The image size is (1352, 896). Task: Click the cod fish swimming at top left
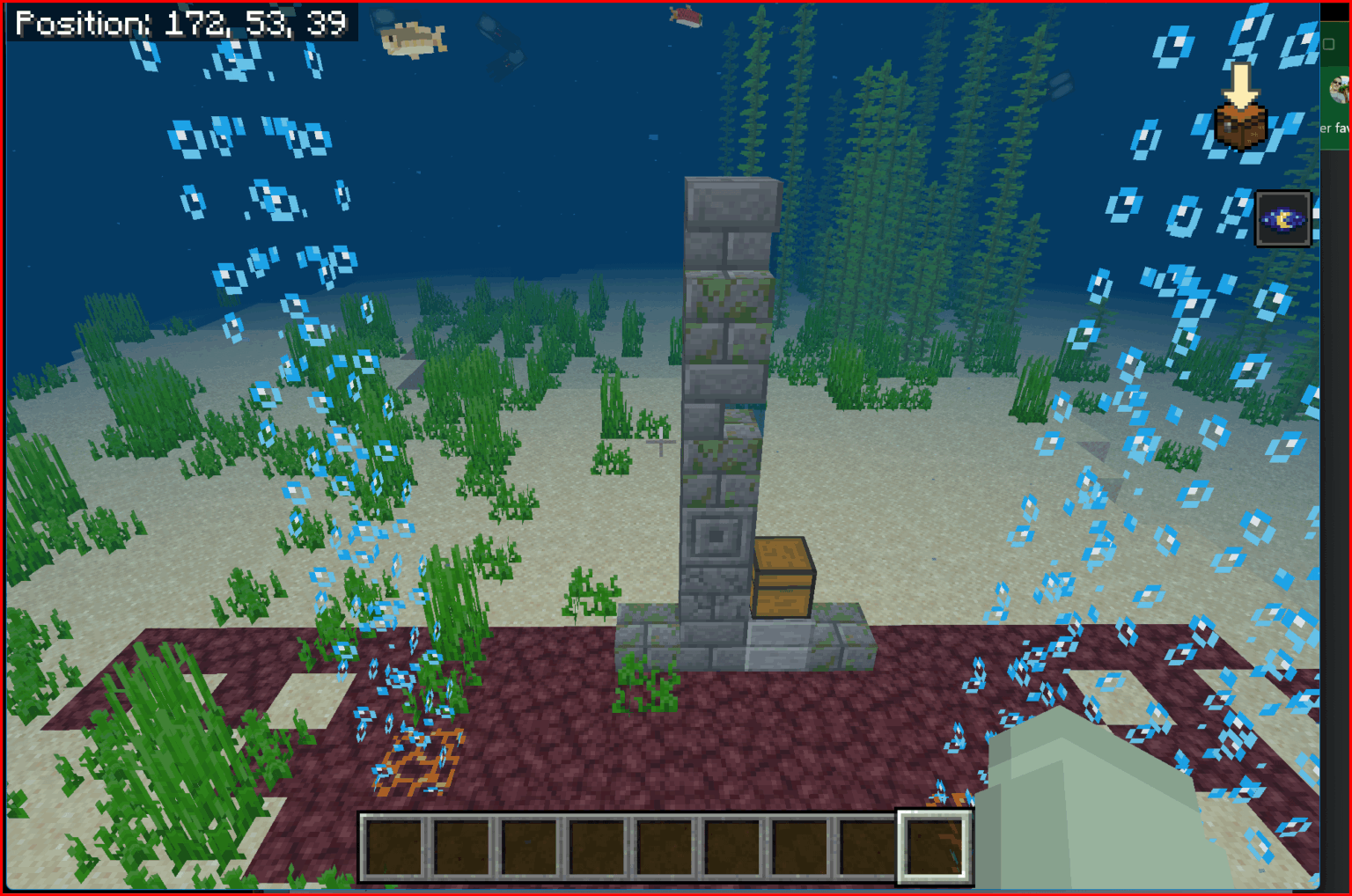click(x=409, y=40)
